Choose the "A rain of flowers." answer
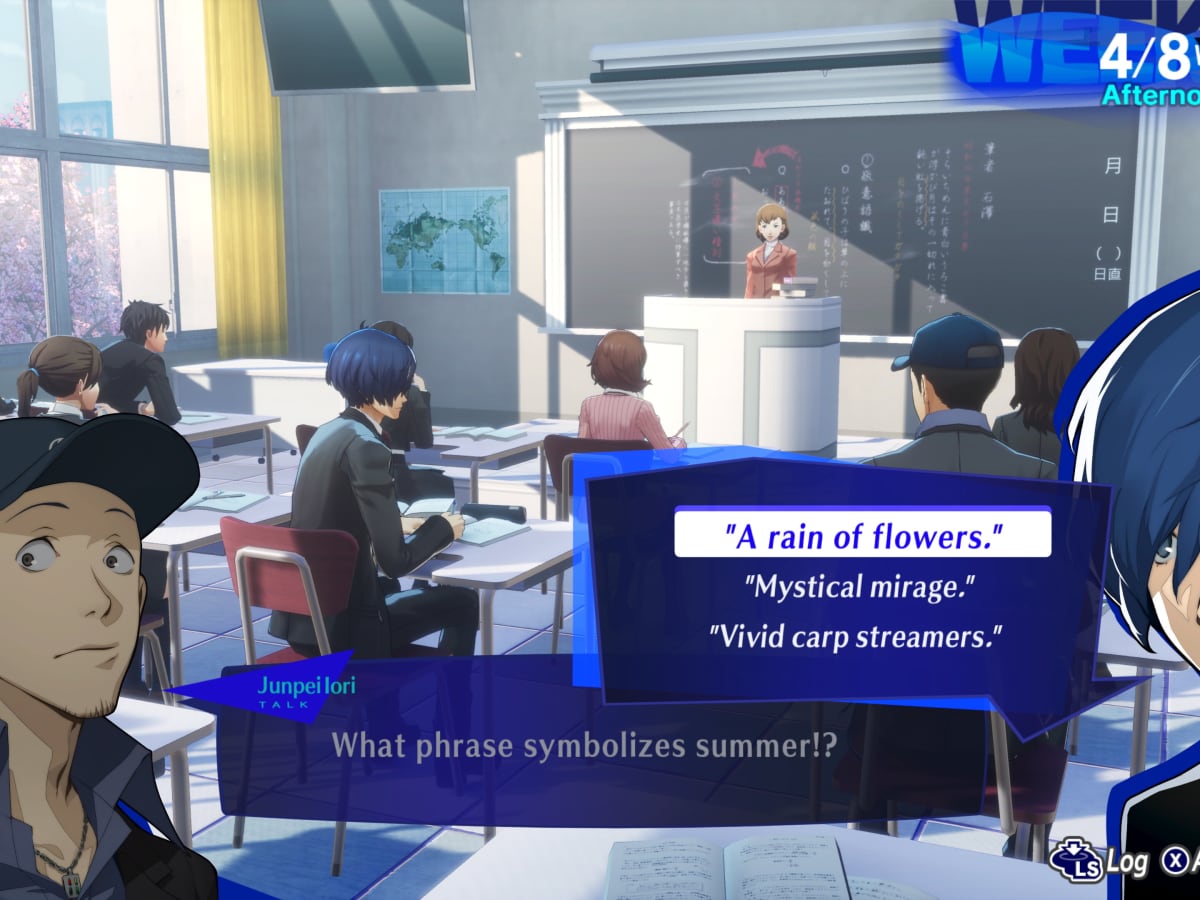 pyautogui.click(x=862, y=536)
